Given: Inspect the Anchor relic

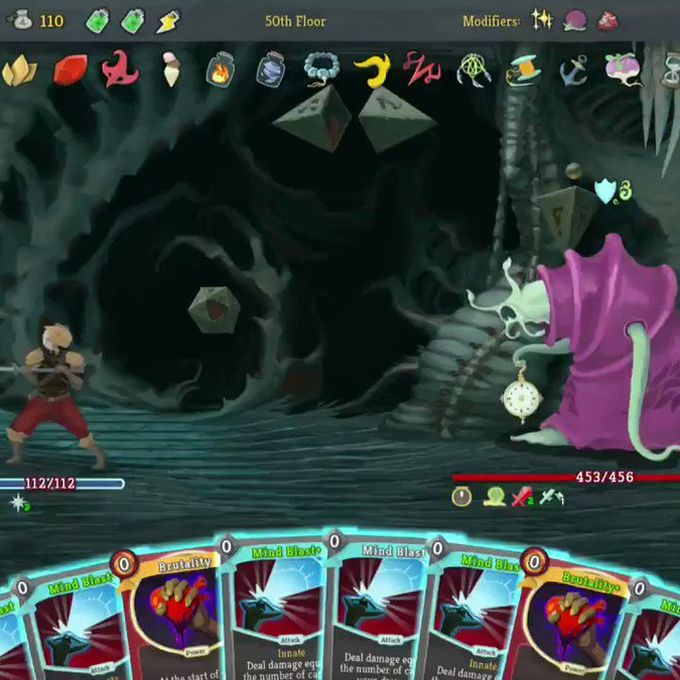Looking at the screenshot, I should click(x=572, y=69).
